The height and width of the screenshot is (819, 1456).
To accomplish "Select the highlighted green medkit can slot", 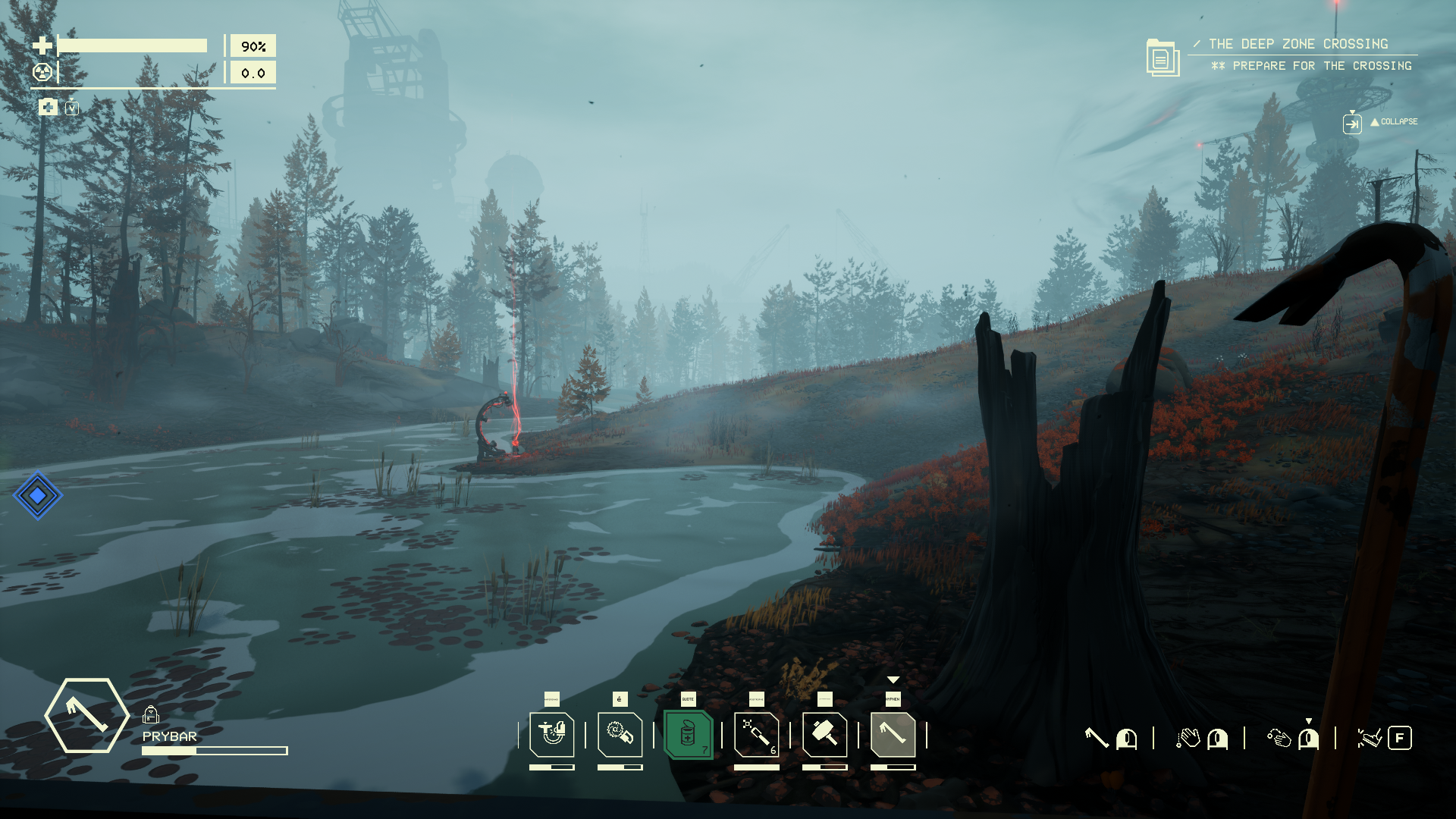I will click(688, 734).
